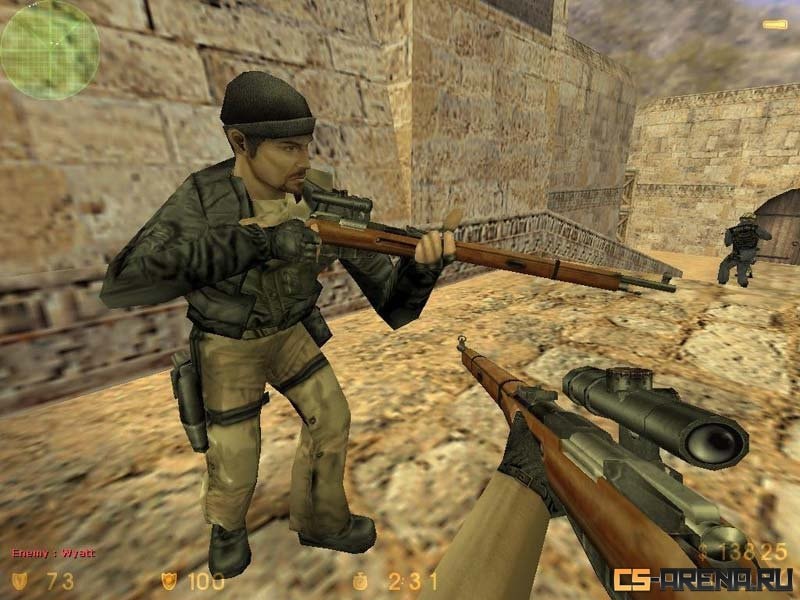Image resolution: width=800 pixels, height=600 pixels.
Task: Open the cs-arena.ru watermark link
Action: 703,579
